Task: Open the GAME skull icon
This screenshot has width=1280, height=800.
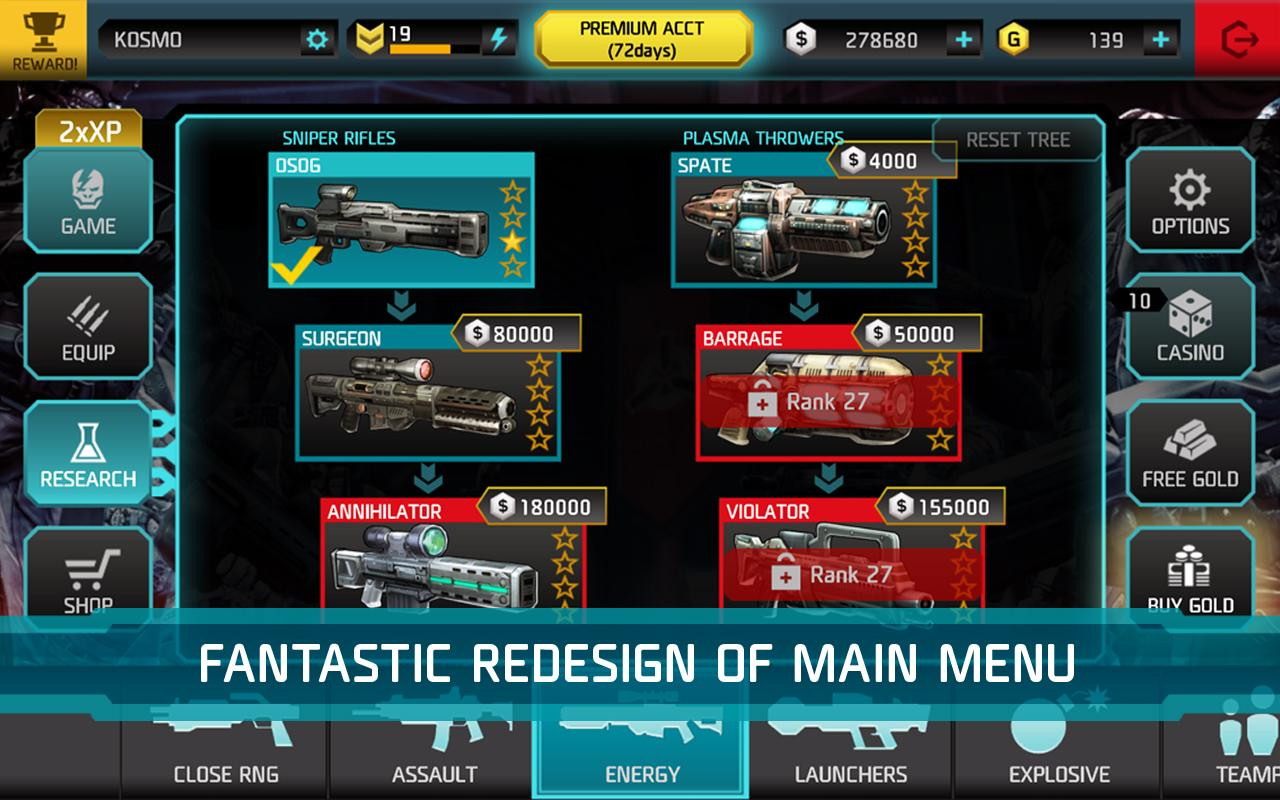Action: [x=88, y=200]
